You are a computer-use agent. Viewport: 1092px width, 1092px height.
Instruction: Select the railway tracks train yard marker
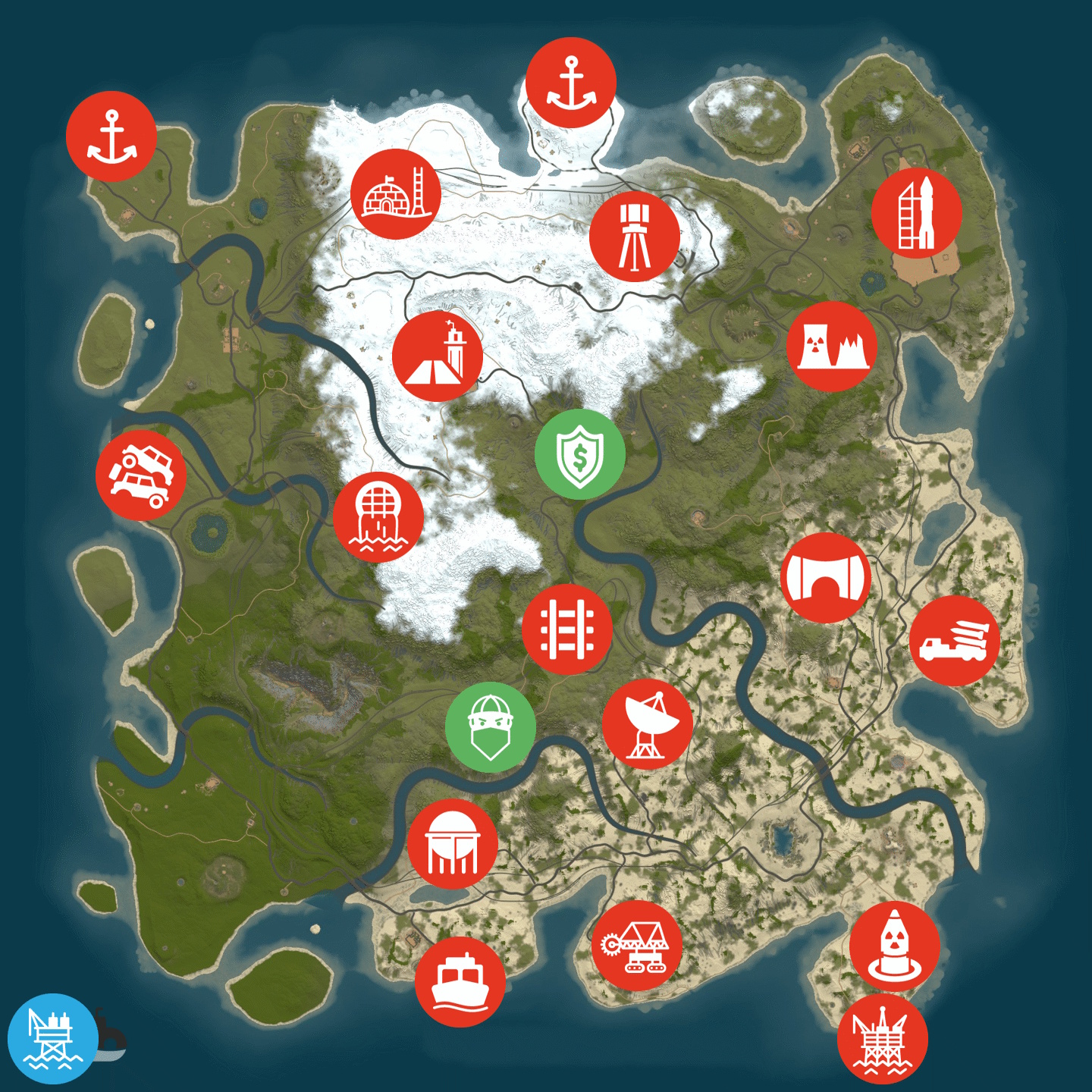567,629
